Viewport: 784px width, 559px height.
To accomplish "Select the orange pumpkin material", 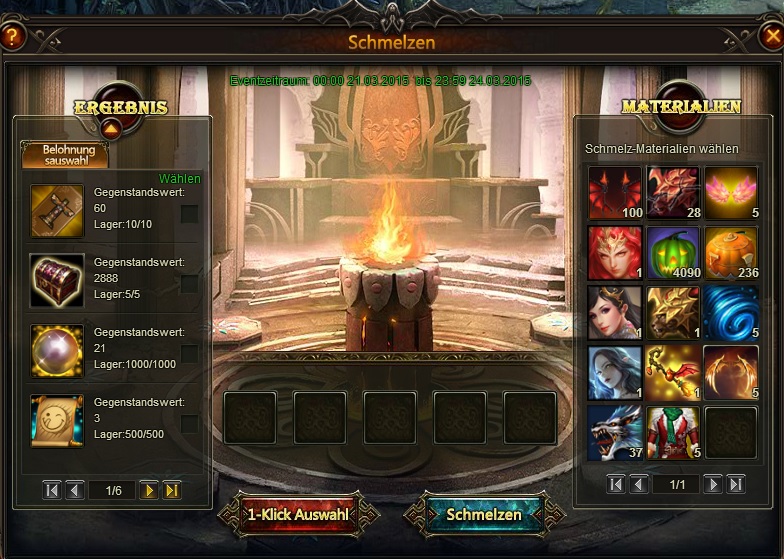I will click(x=731, y=252).
